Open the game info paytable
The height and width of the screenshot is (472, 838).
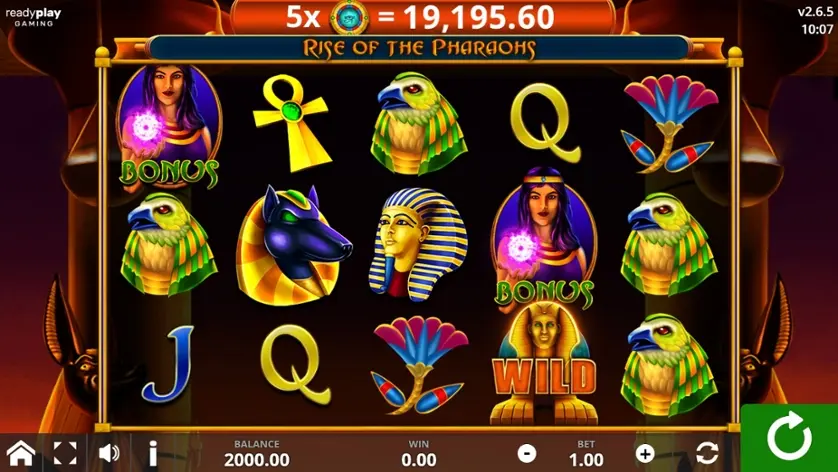click(x=153, y=453)
